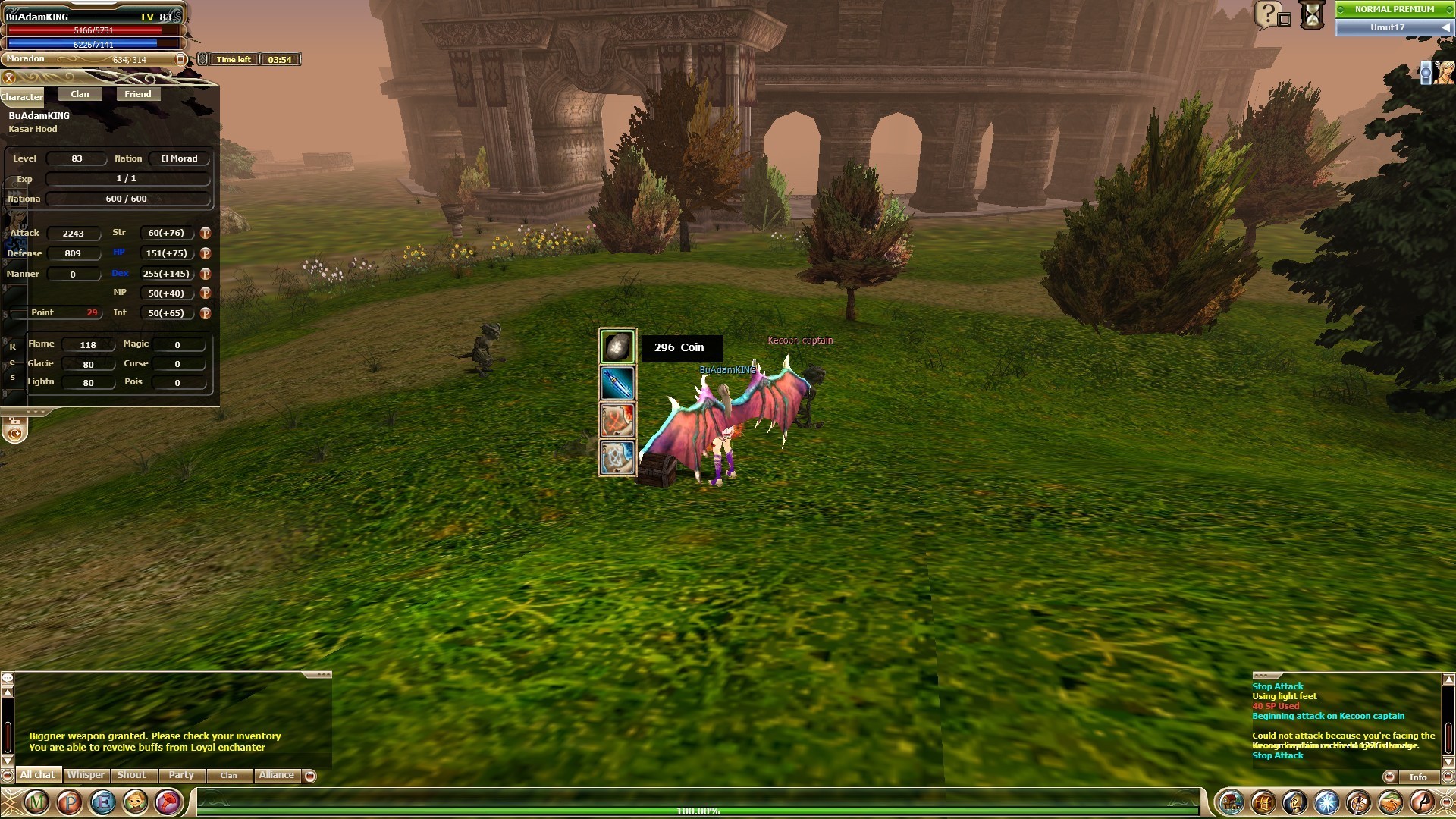Open the question mark help bubble
Viewport: 1456px width, 819px height.
click(x=1268, y=14)
